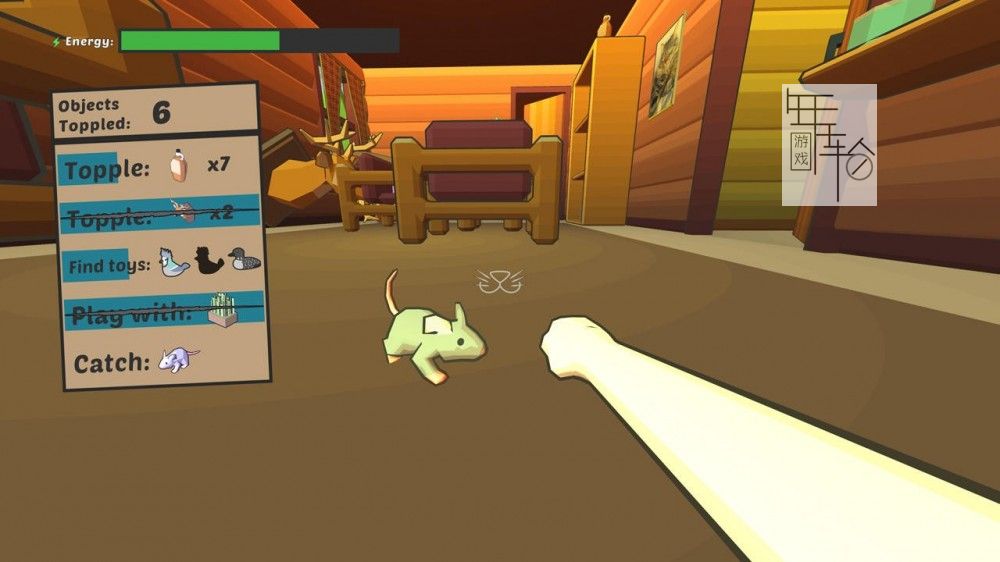Choose the loon duck toy icon
This screenshot has height=562, width=1000.
[x=244, y=260]
